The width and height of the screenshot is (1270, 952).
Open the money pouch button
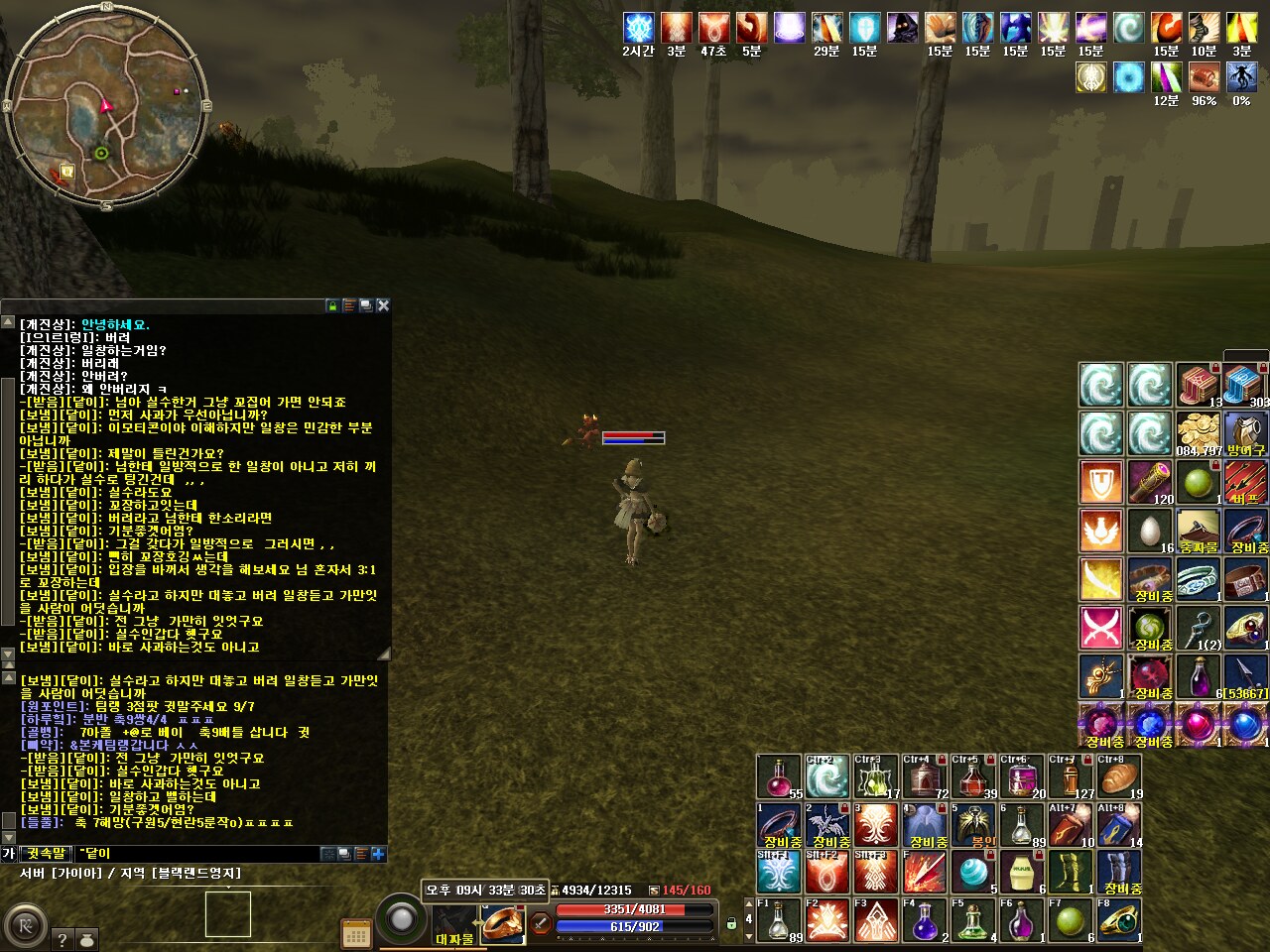pyautogui.click(x=85, y=939)
